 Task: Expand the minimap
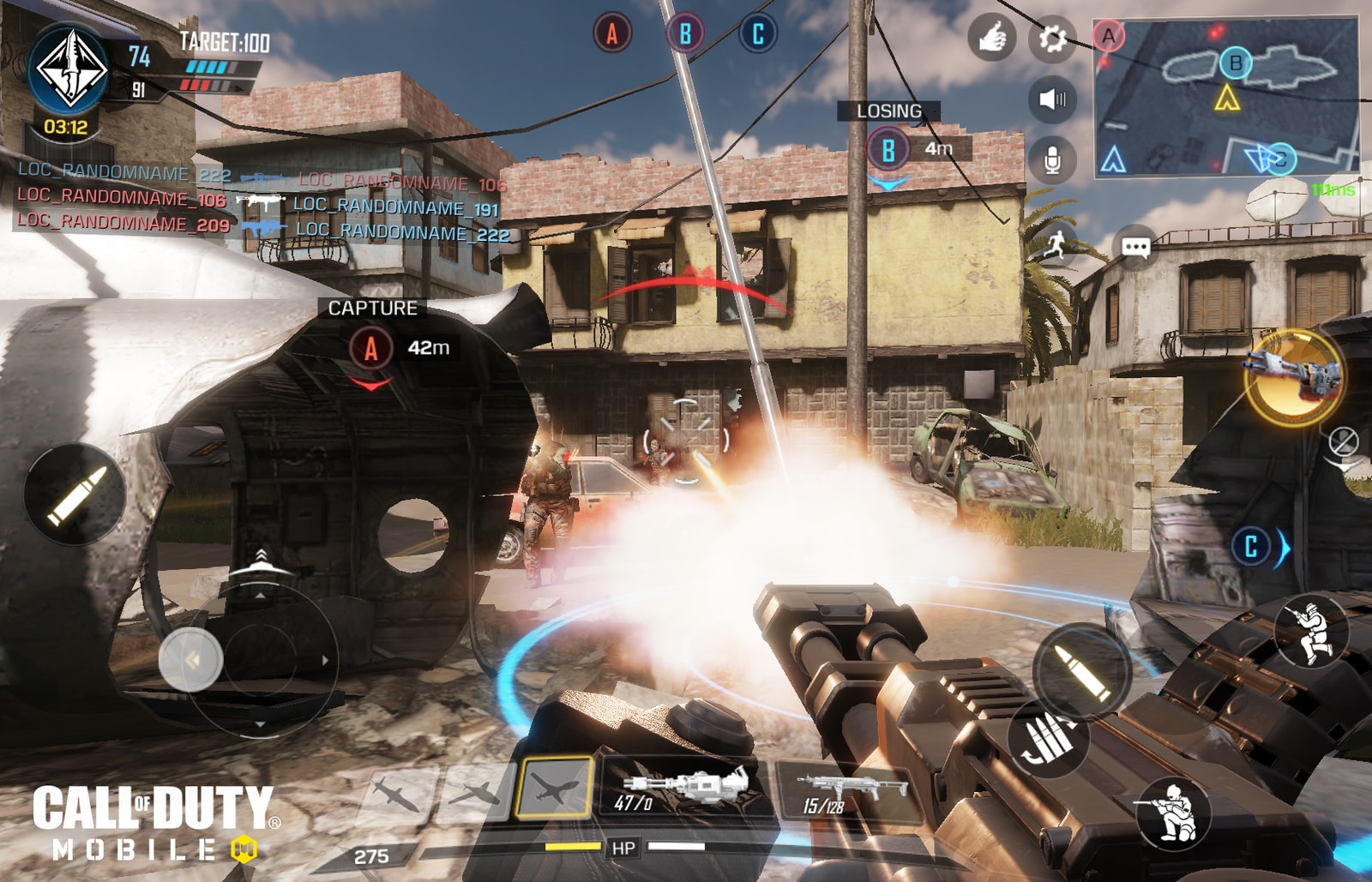pyautogui.click(x=1226, y=96)
